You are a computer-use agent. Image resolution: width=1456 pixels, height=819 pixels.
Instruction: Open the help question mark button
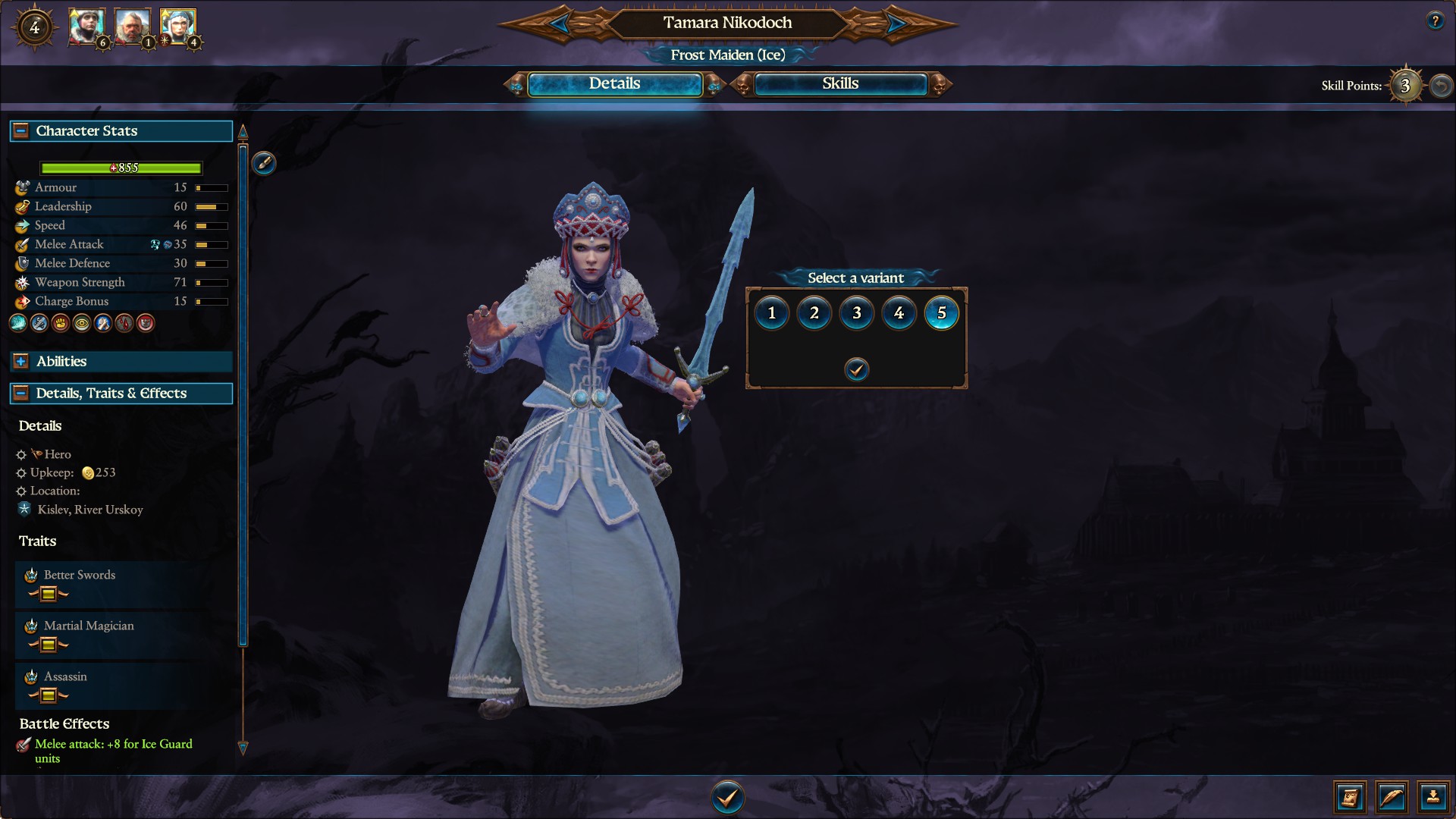coord(1435,21)
